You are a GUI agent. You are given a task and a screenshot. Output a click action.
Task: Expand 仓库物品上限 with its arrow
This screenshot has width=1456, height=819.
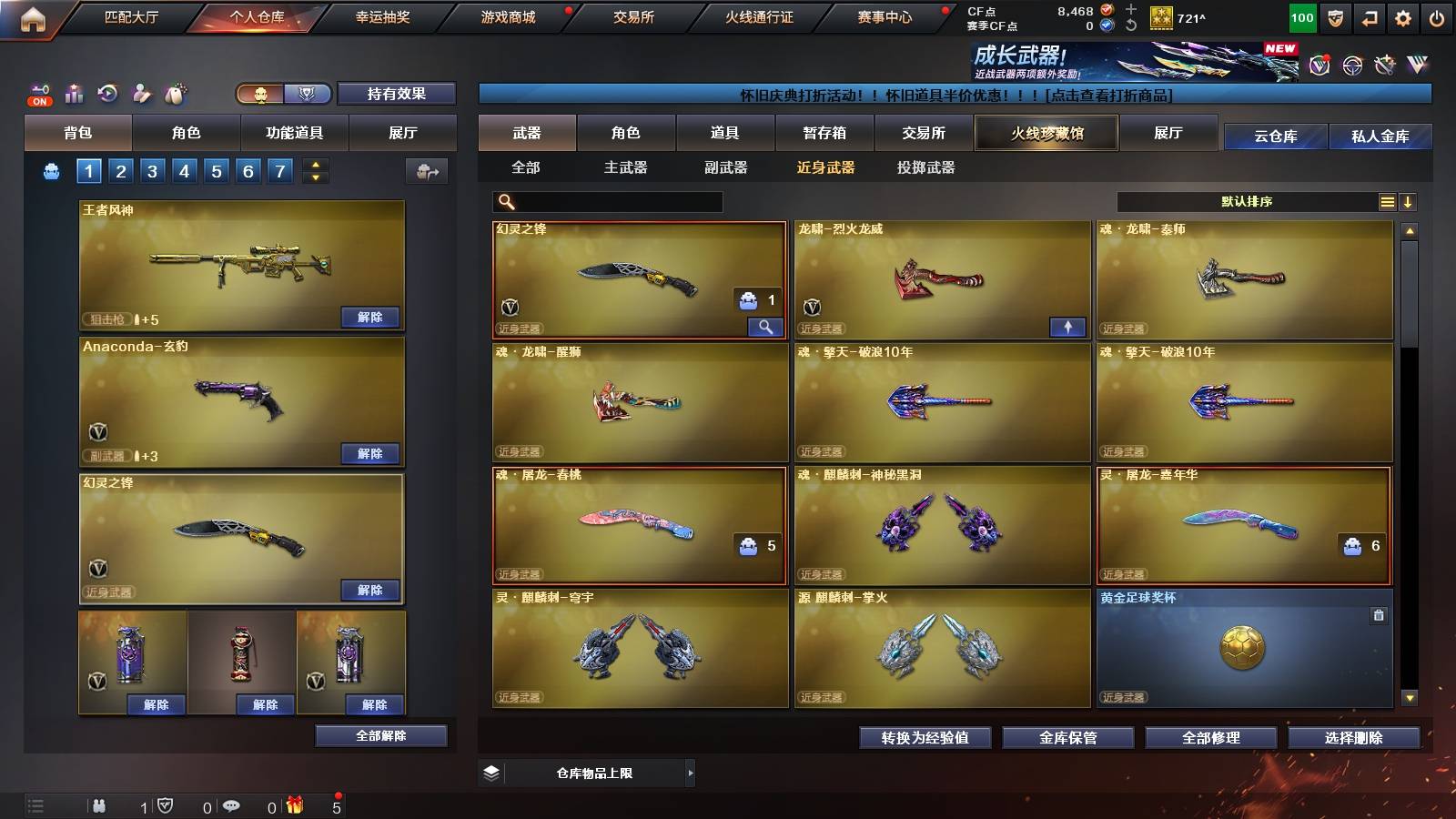[x=690, y=772]
